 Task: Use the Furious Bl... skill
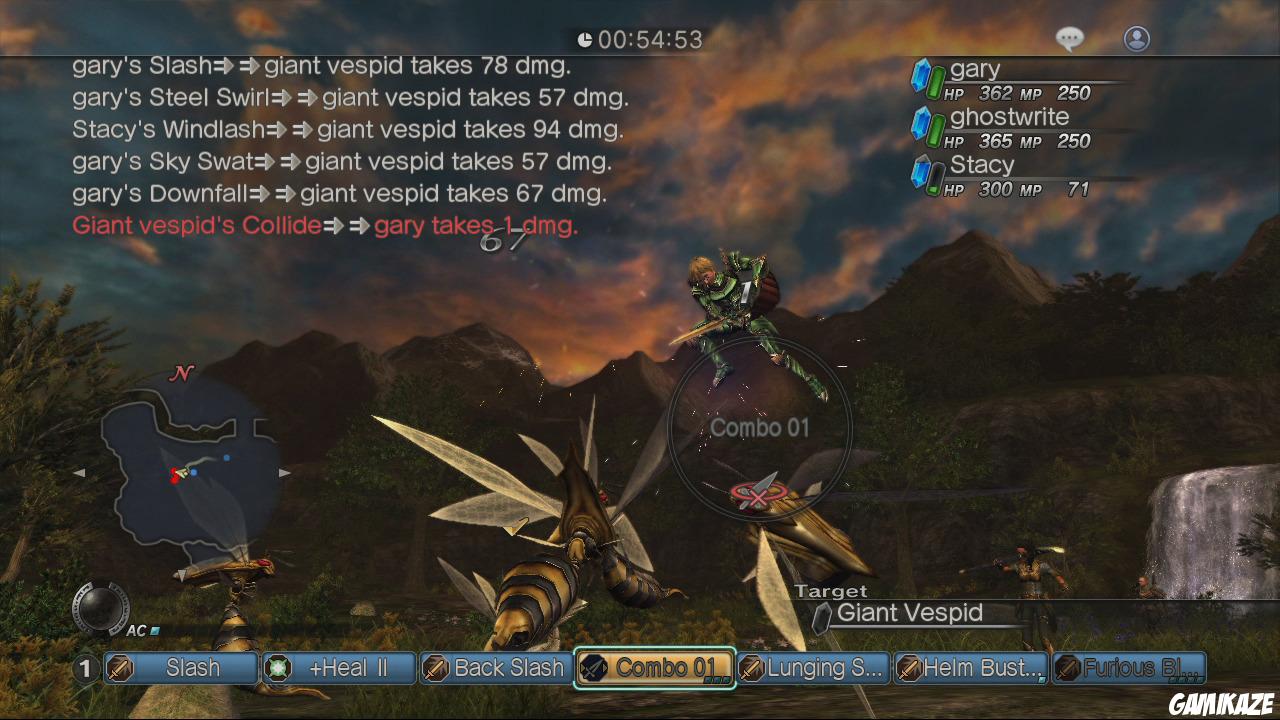click(1130, 668)
